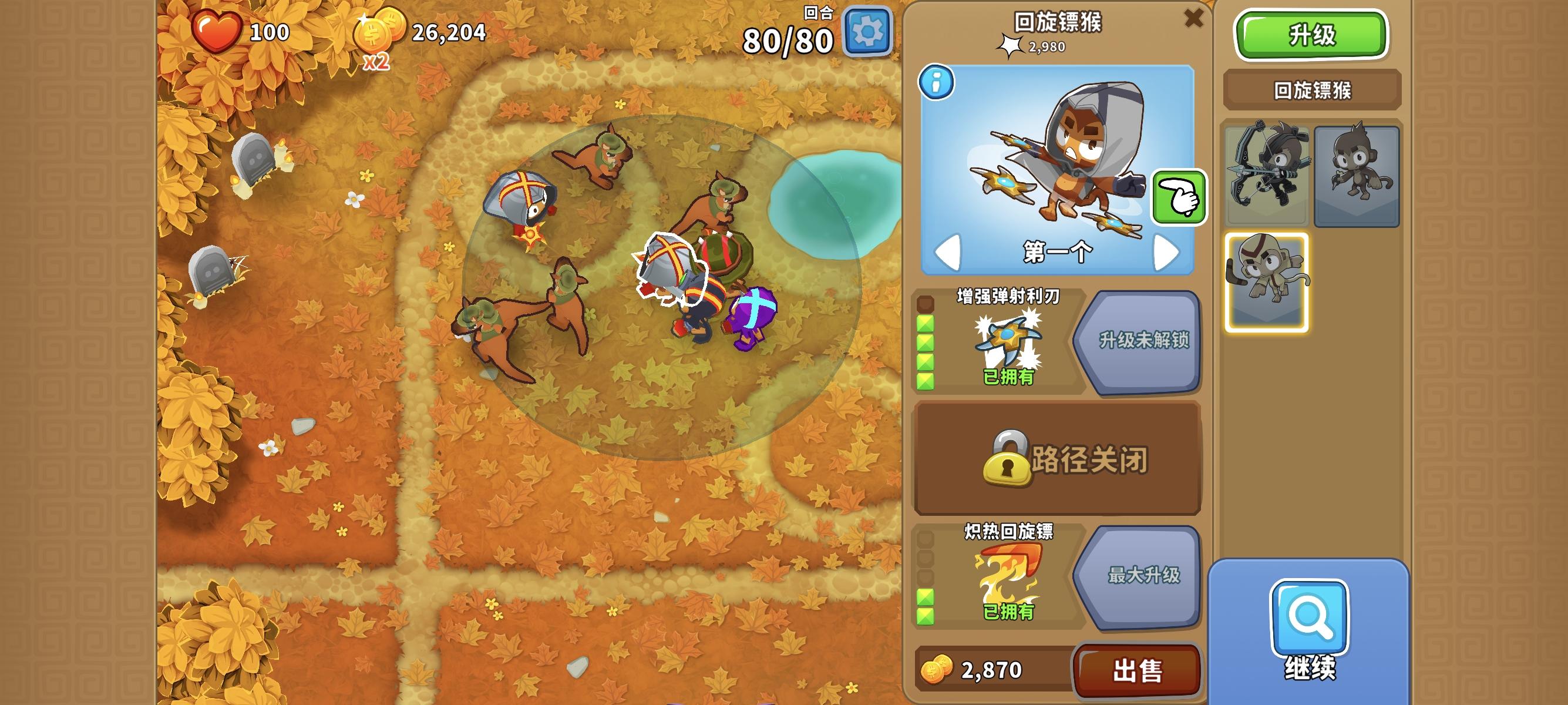Click the coin currency icon
The width and height of the screenshot is (1568, 705).
(x=380, y=33)
